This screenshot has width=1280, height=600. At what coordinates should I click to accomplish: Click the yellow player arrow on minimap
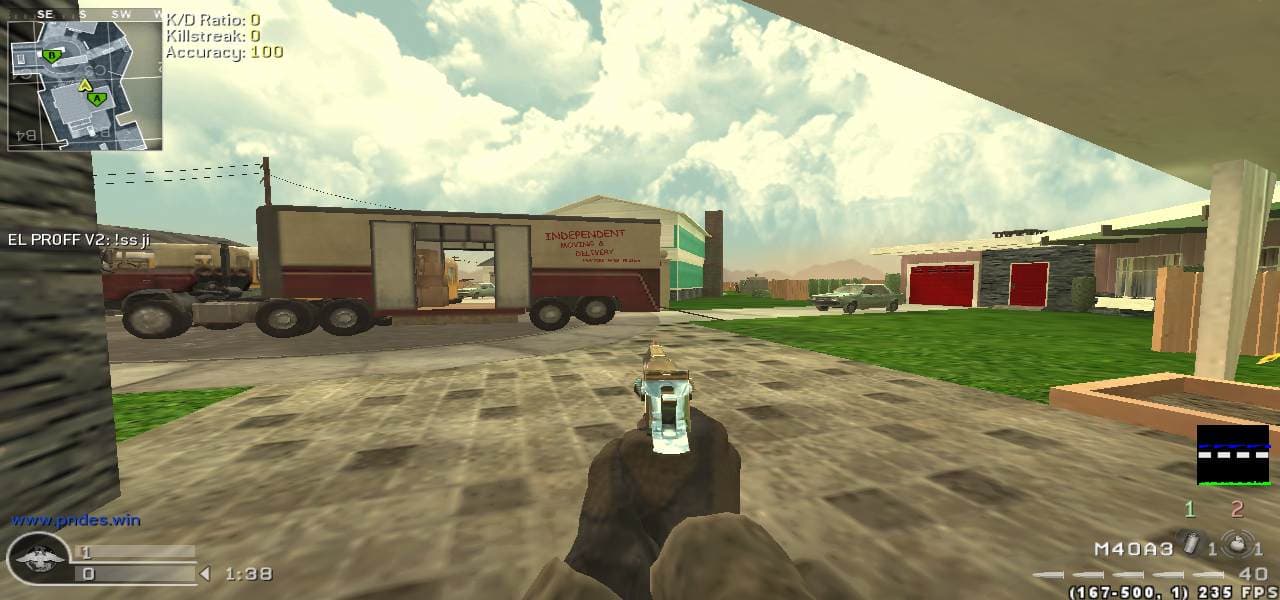pyautogui.click(x=85, y=86)
